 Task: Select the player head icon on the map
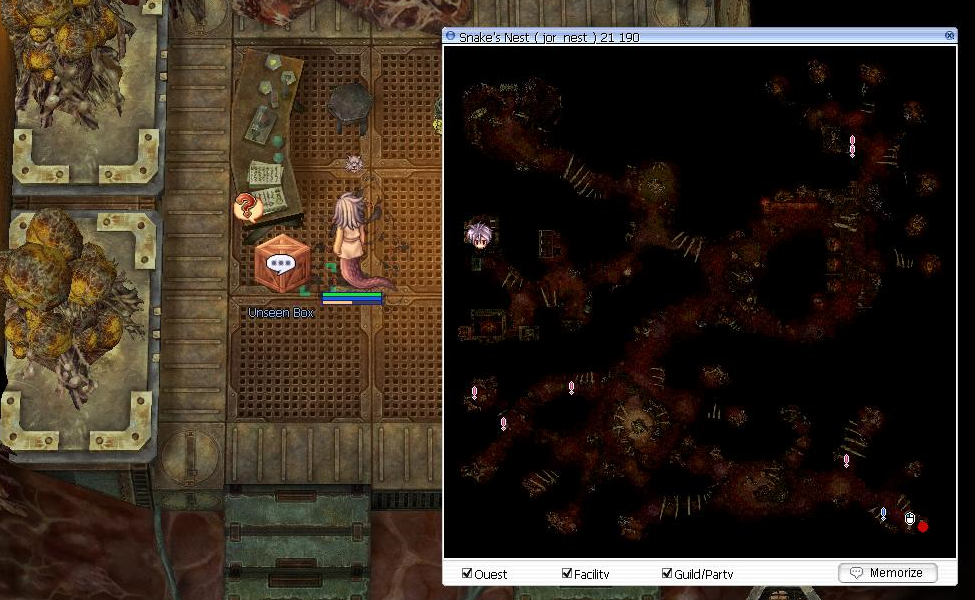click(x=478, y=235)
